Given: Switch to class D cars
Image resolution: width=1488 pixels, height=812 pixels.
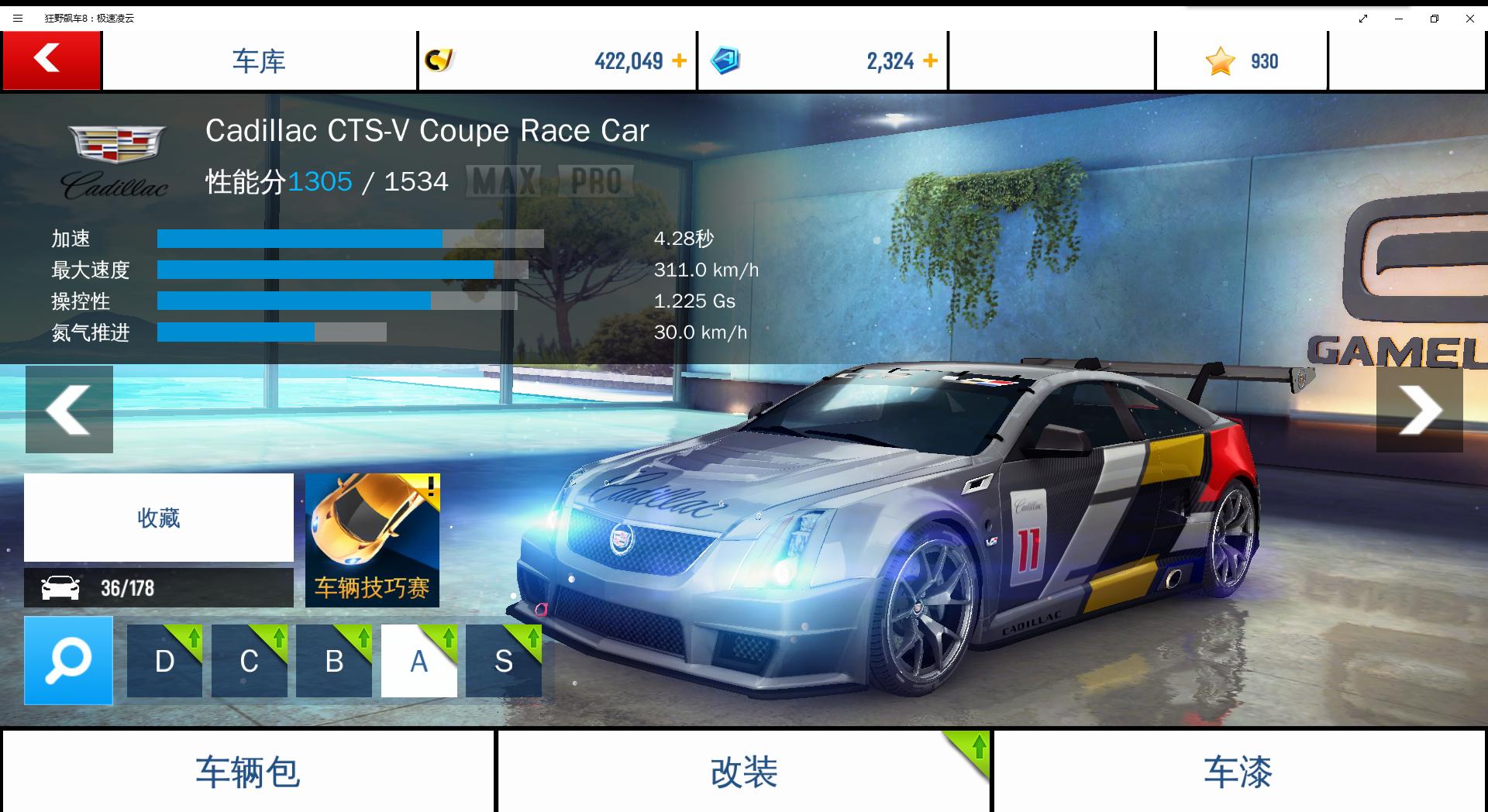Looking at the screenshot, I should [x=164, y=661].
